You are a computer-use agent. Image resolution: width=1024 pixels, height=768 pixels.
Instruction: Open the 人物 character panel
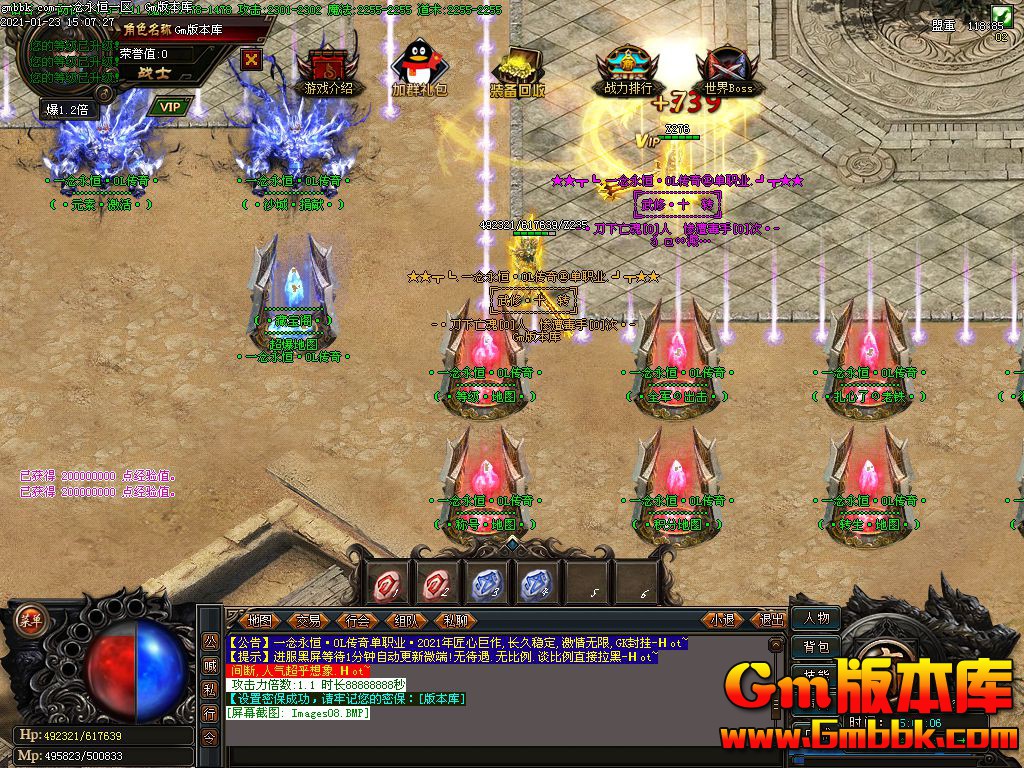816,618
